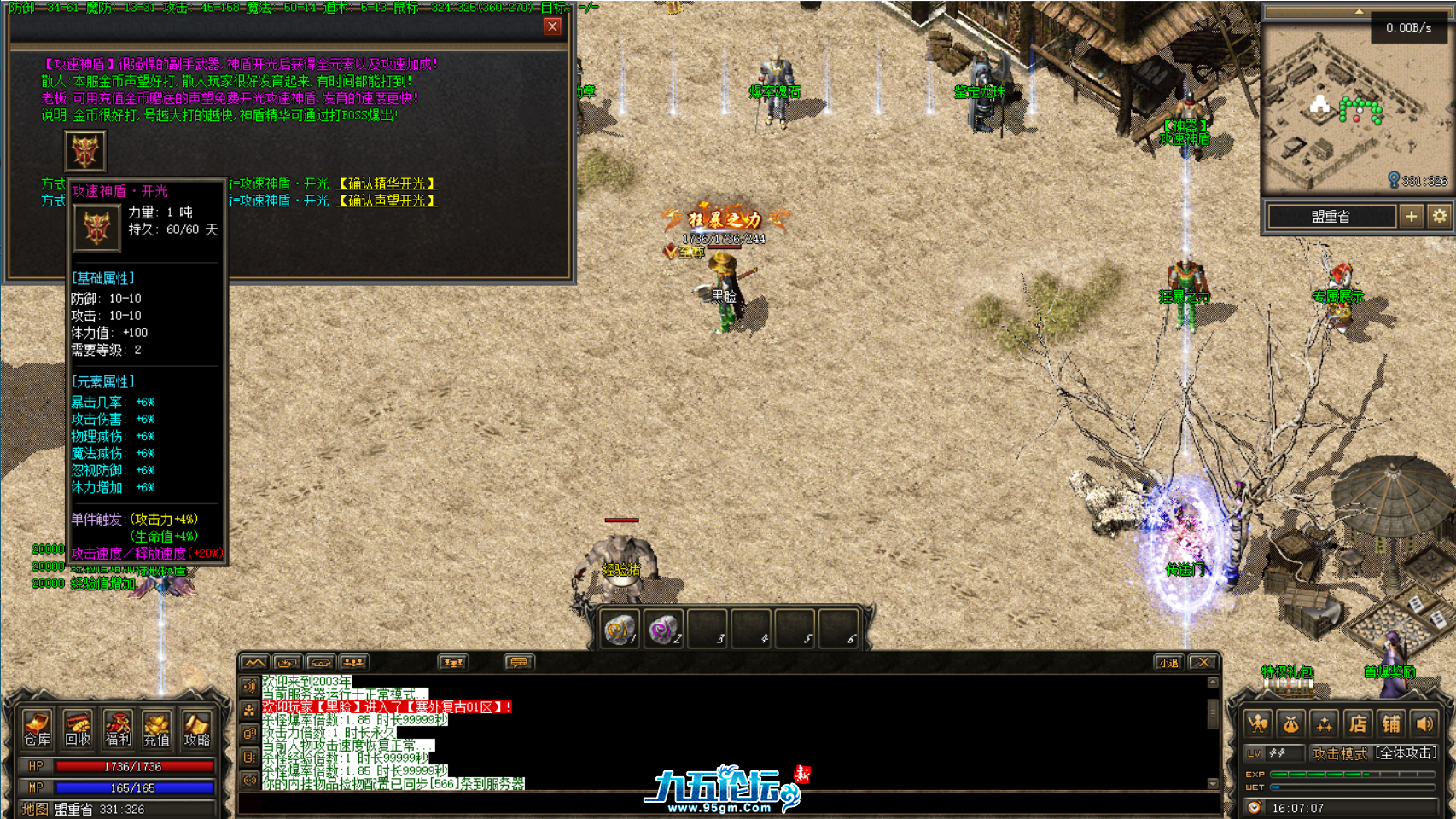The height and width of the screenshot is (819, 1456).
Task: Mute sound via the speaker icon
Action: 1424,723
